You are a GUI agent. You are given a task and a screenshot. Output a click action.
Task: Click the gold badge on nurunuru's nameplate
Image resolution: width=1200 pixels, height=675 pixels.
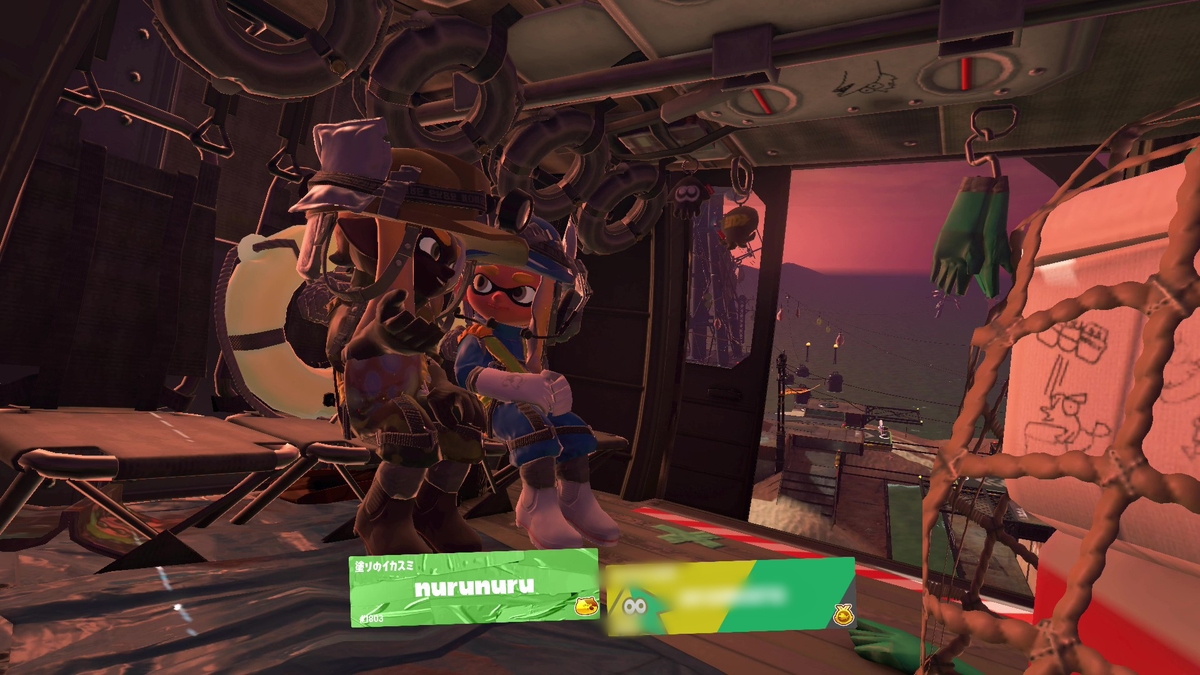pos(586,605)
